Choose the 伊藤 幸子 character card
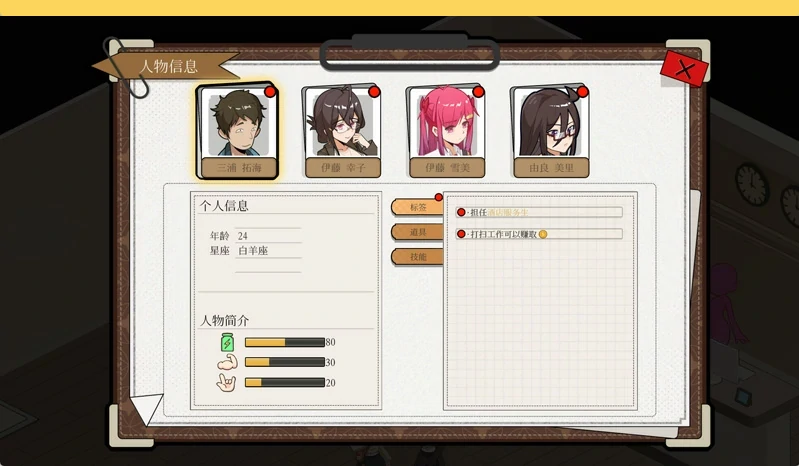 (x=342, y=130)
